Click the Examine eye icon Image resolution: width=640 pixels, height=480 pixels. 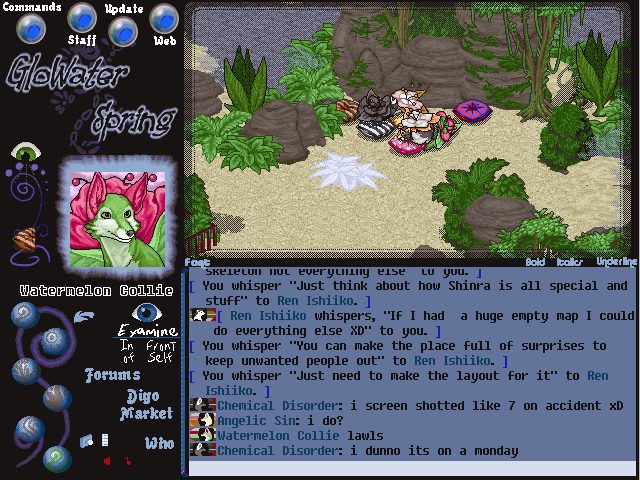coord(147,313)
